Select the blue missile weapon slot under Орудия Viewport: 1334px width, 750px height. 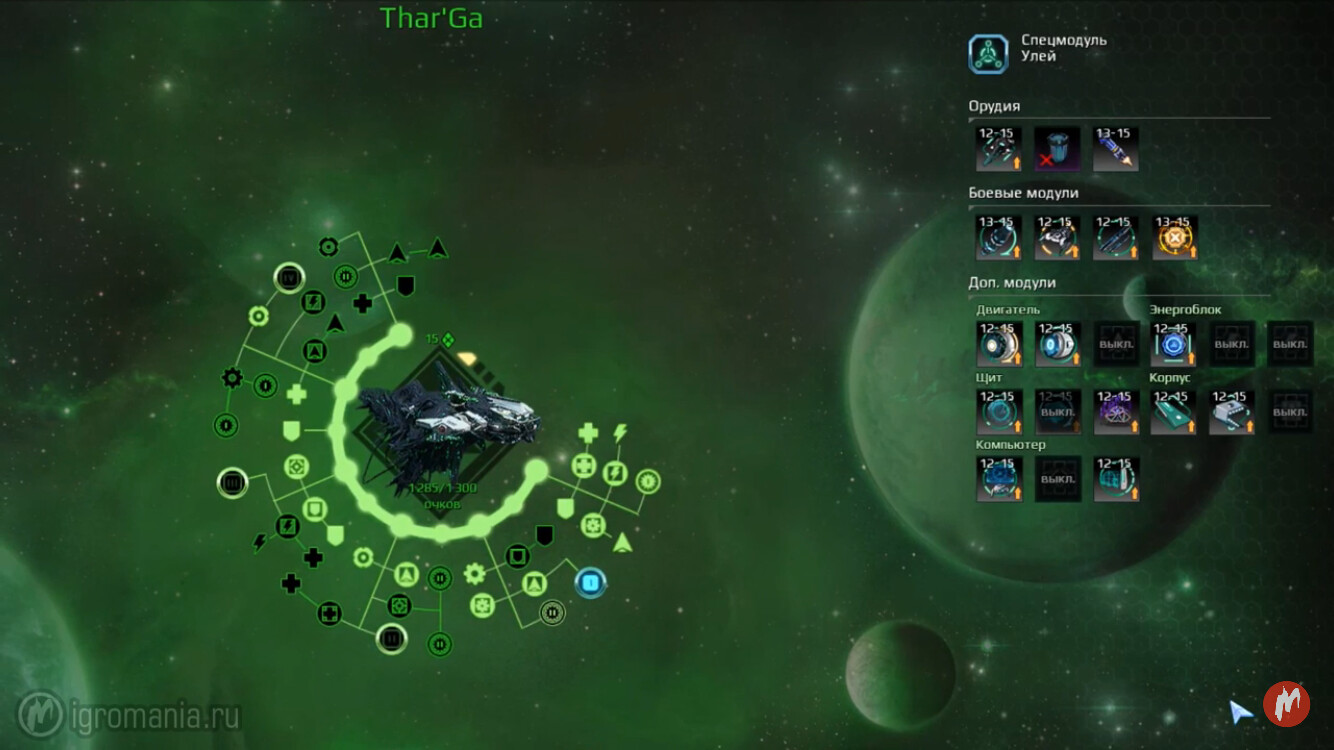point(1115,148)
